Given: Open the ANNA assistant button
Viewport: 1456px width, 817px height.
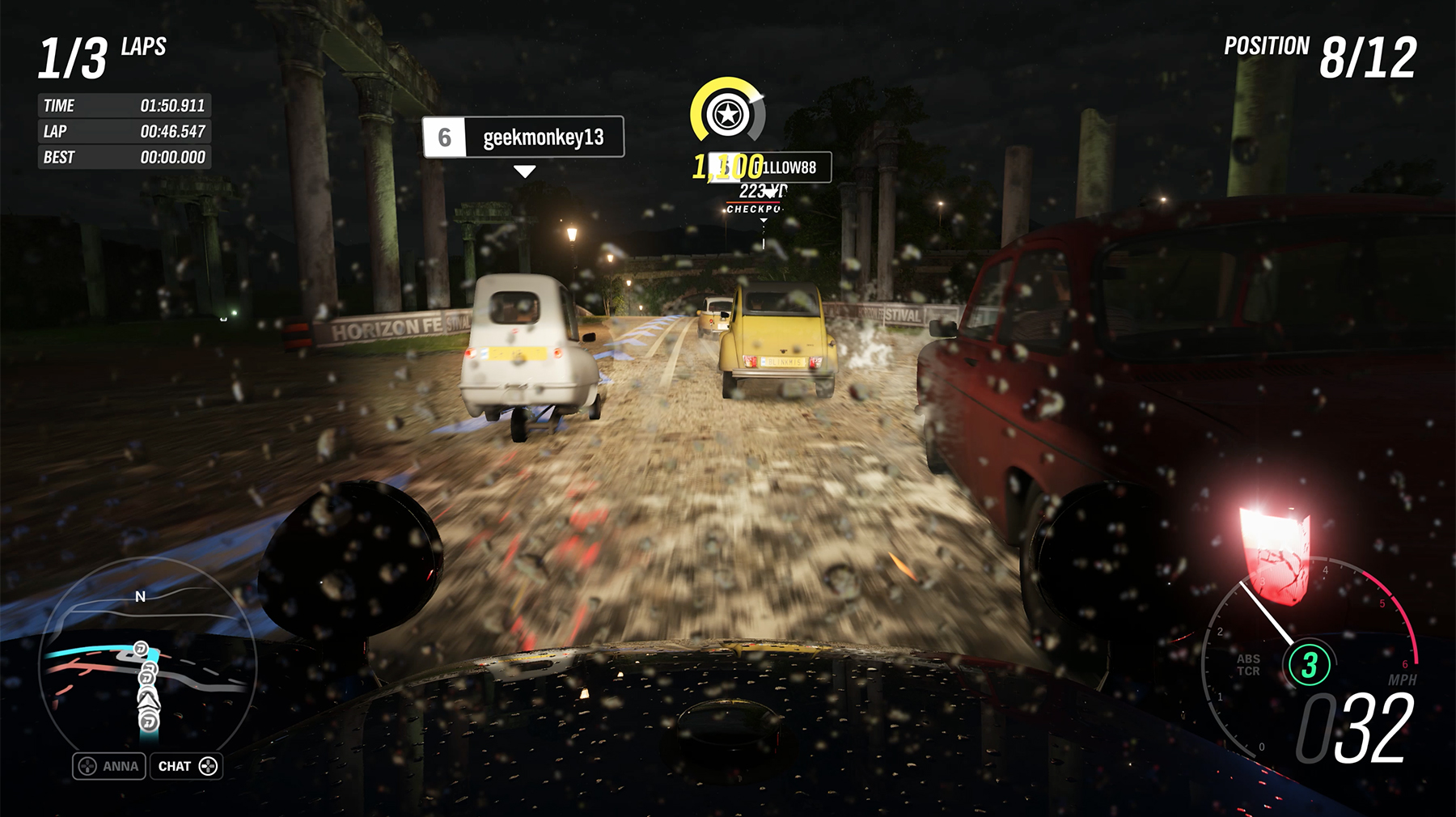Looking at the screenshot, I should click(109, 766).
